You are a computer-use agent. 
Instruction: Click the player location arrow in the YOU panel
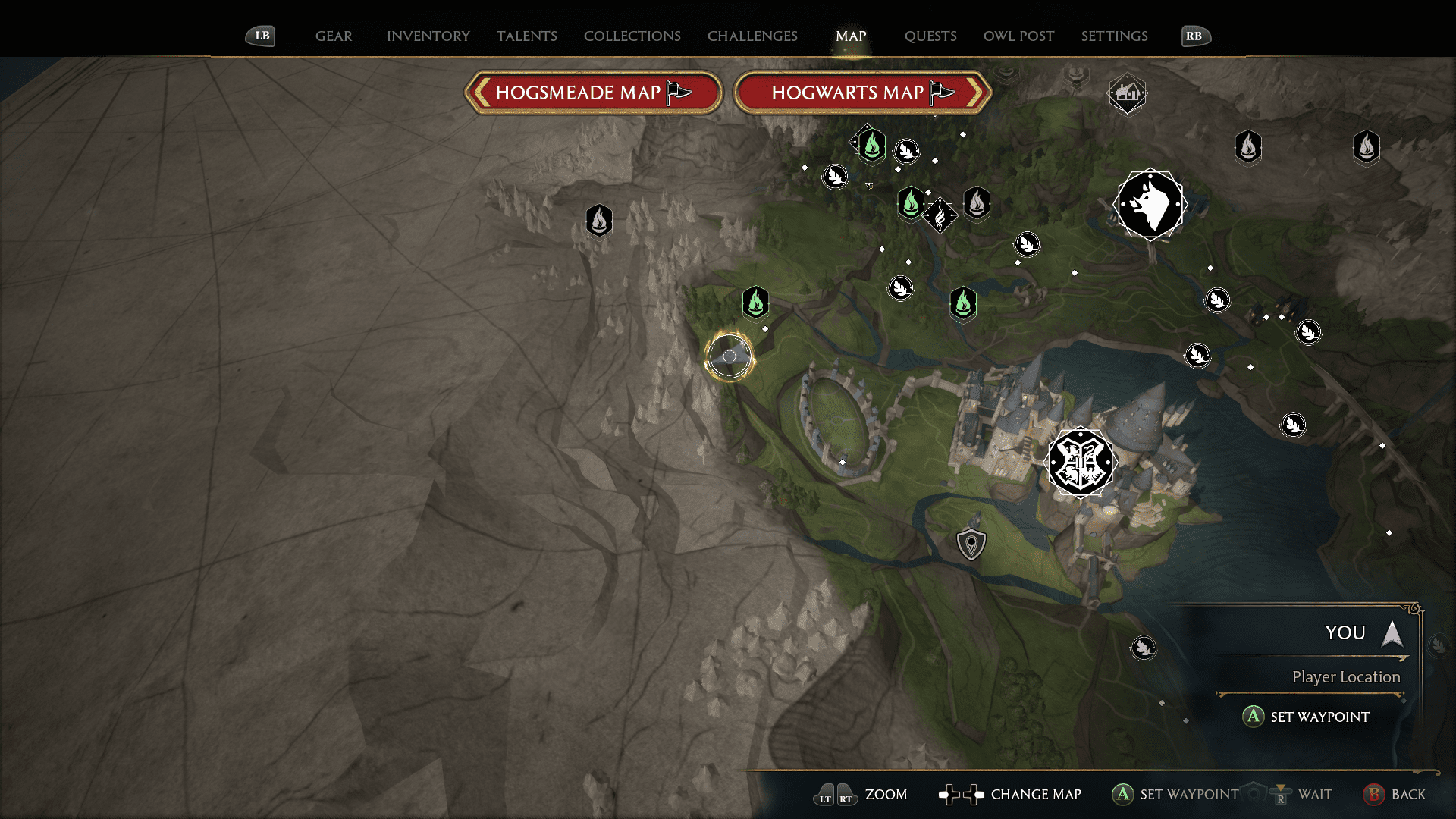[1392, 634]
